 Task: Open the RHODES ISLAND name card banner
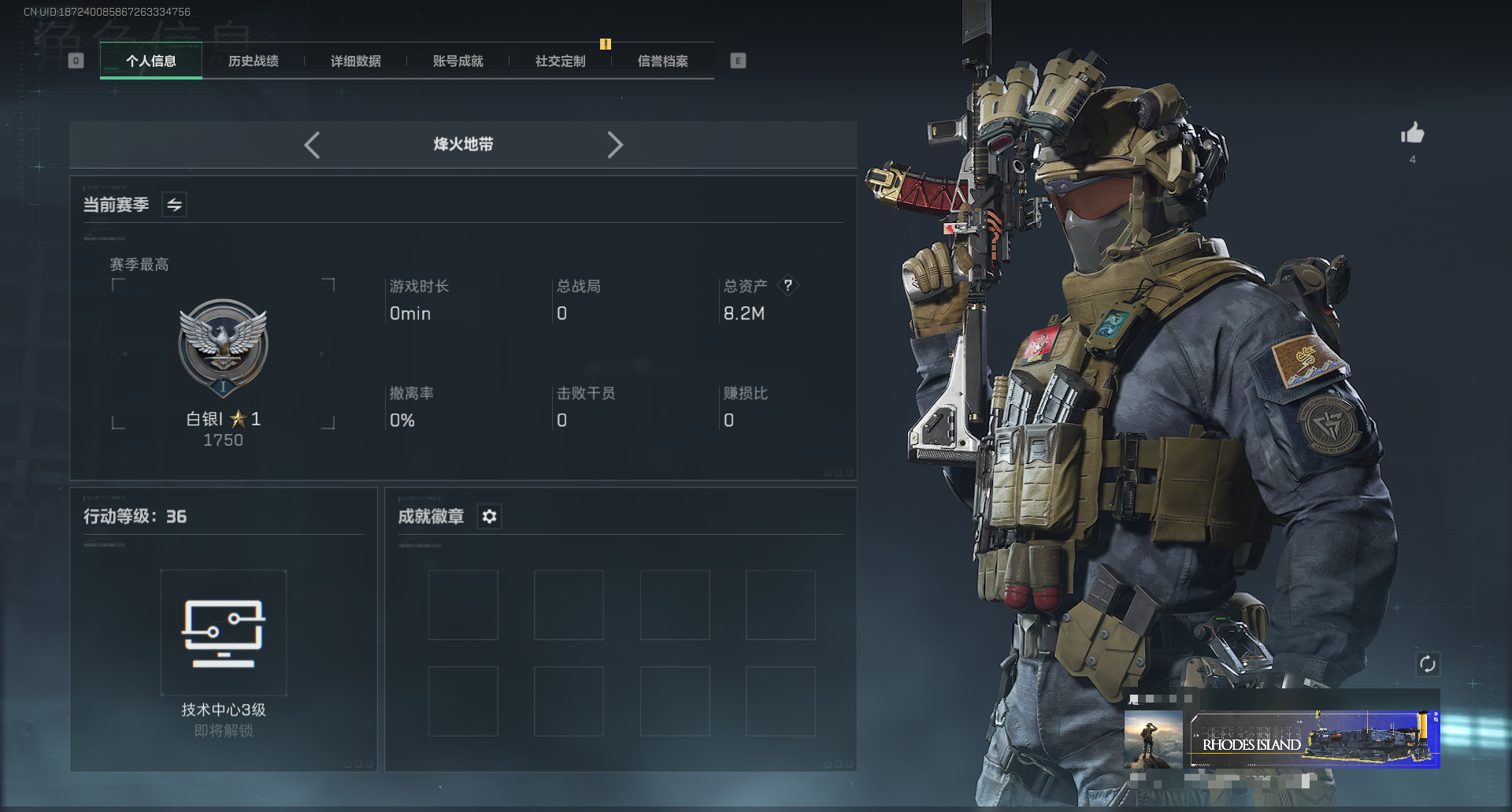1314,740
